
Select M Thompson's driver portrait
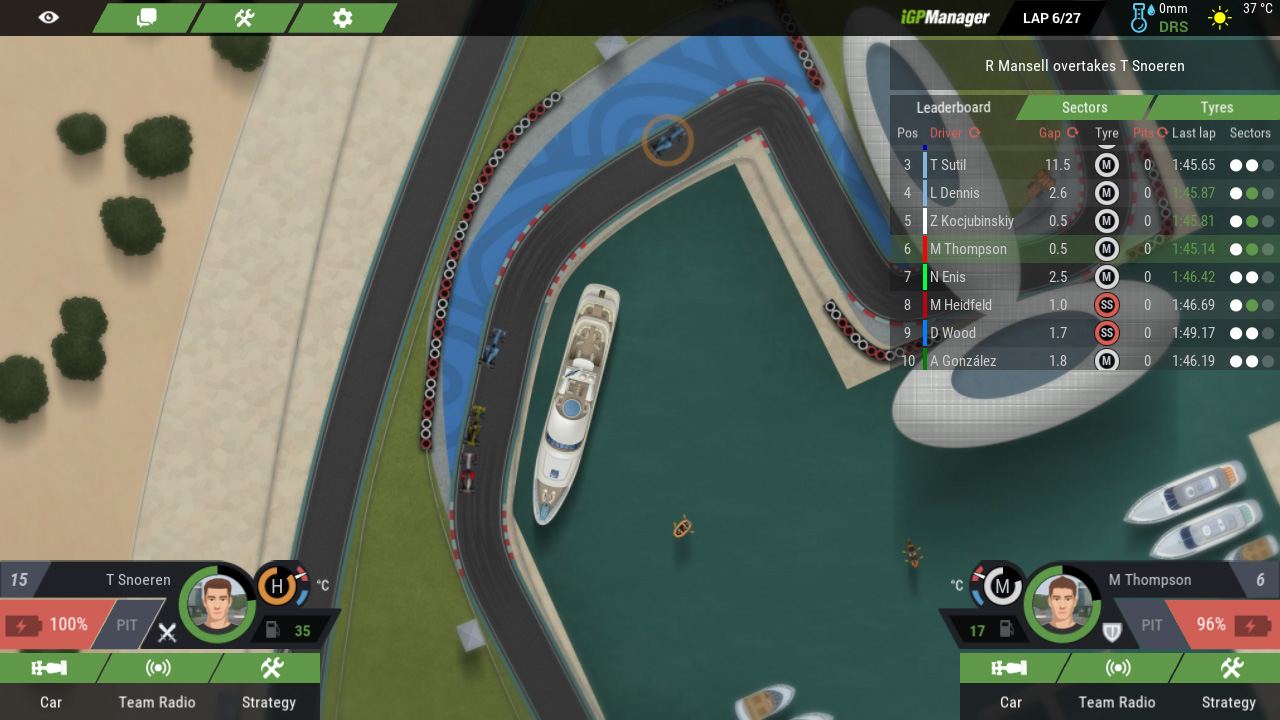click(x=1061, y=604)
